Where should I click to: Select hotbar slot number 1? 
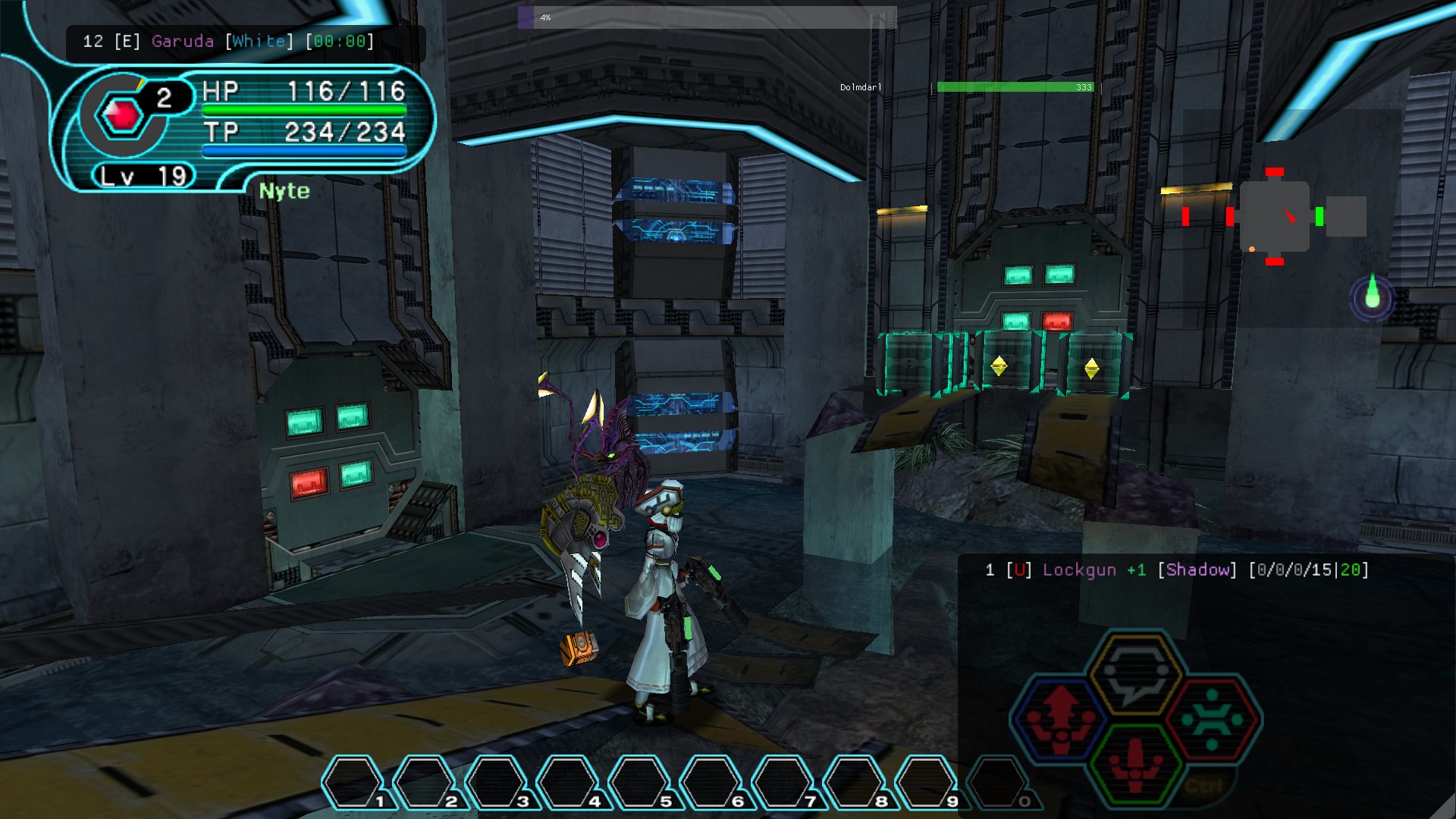(x=353, y=782)
